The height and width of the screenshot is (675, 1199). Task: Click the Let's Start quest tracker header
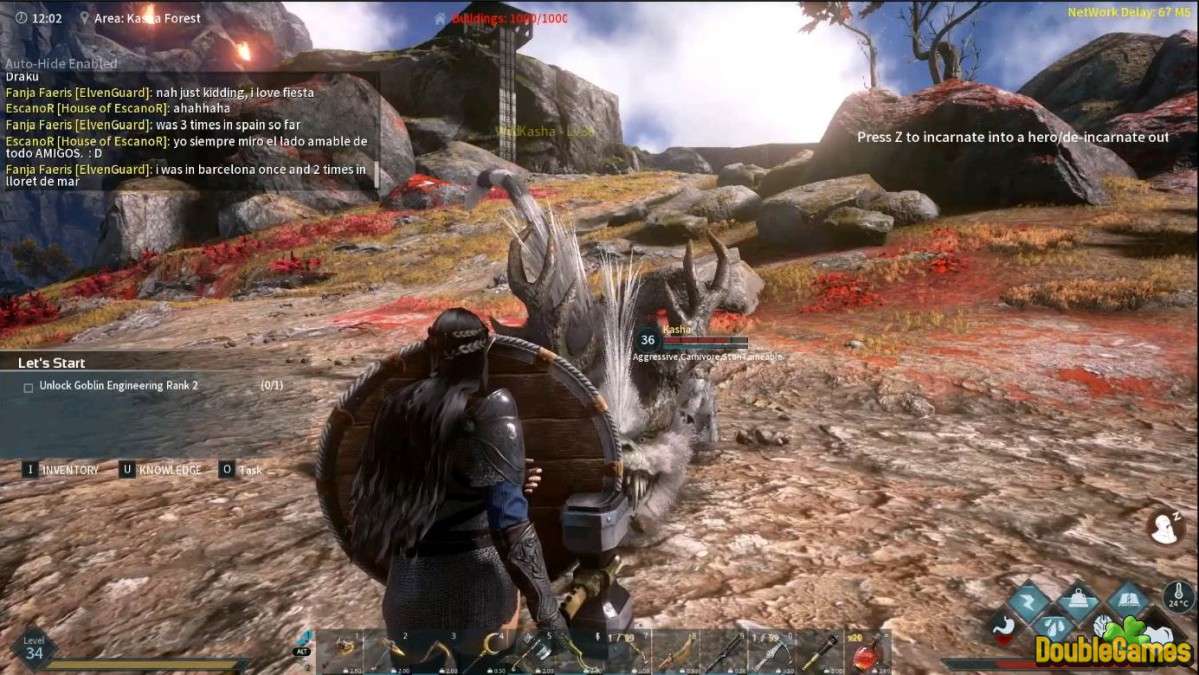coord(52,363)
